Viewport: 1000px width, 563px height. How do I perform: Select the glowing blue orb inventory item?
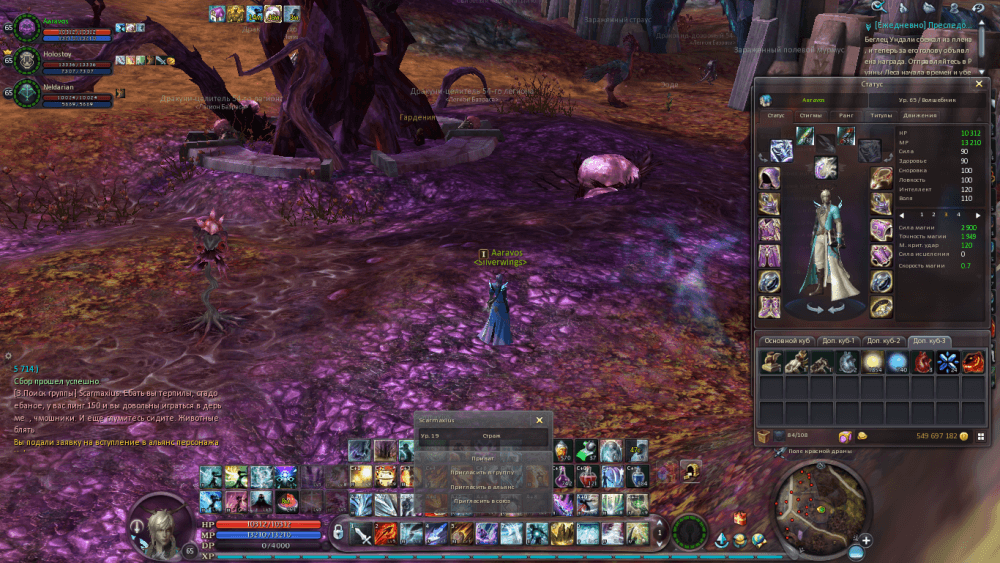click(x=898, y=362)
